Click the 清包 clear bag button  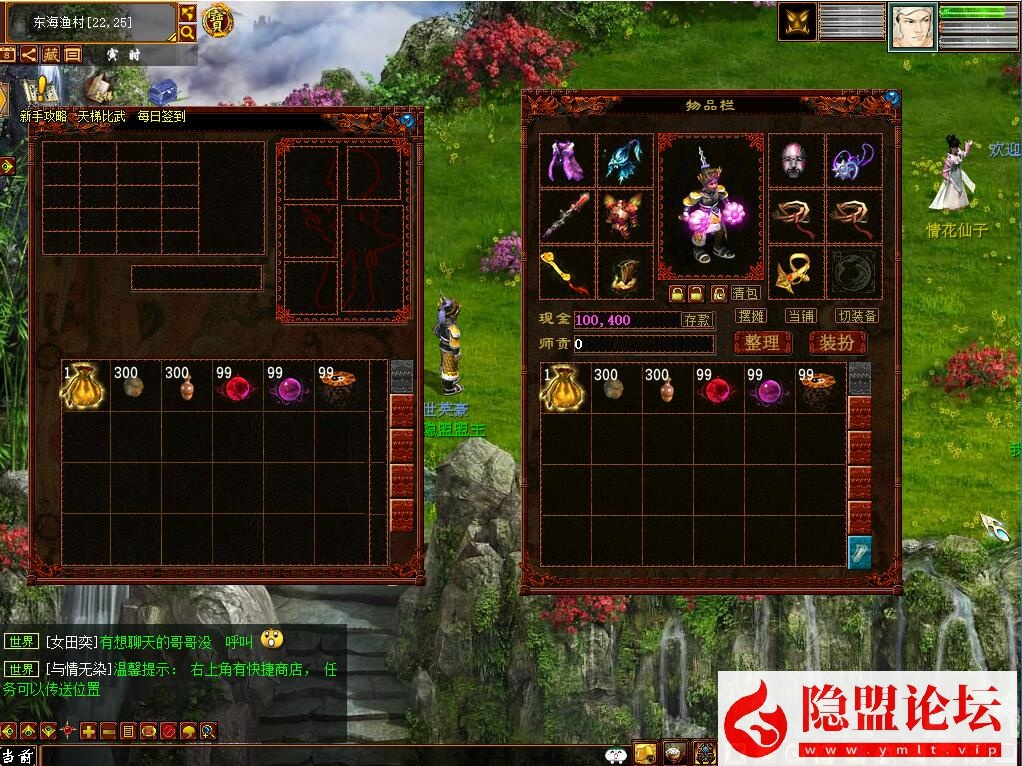click(745, 293)
